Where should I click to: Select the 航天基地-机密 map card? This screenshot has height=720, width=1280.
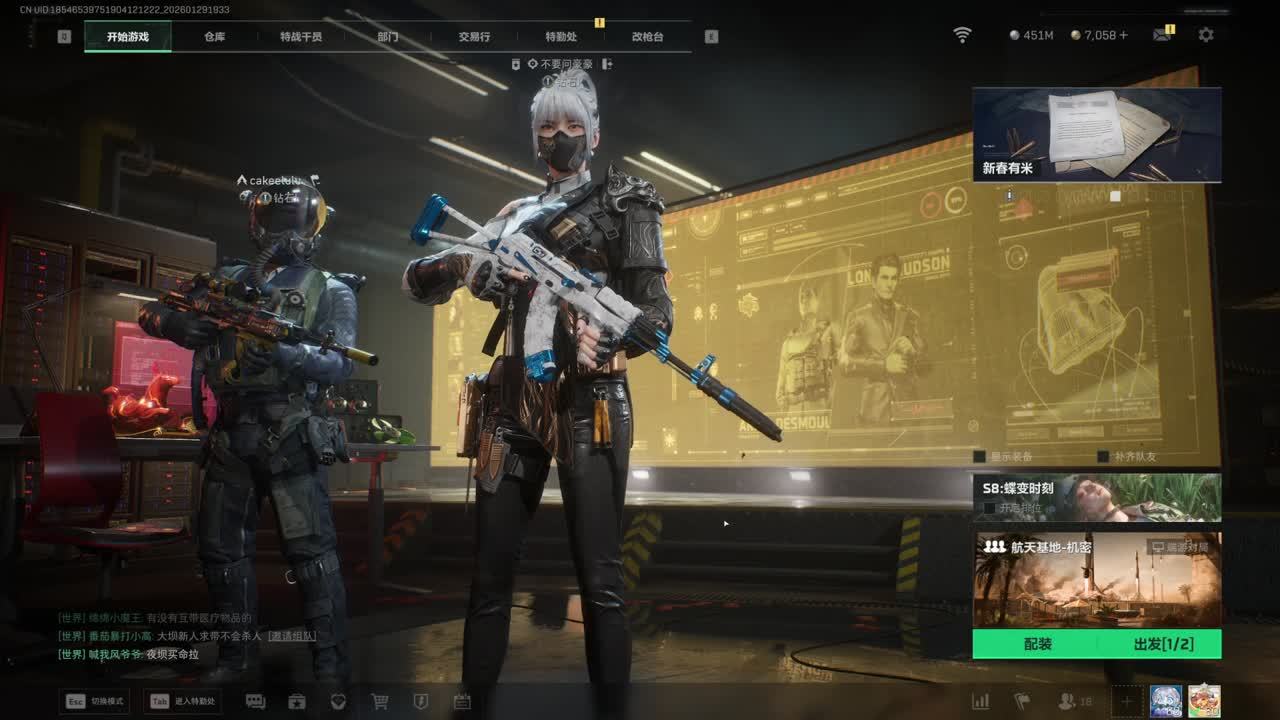[1096, 579]
